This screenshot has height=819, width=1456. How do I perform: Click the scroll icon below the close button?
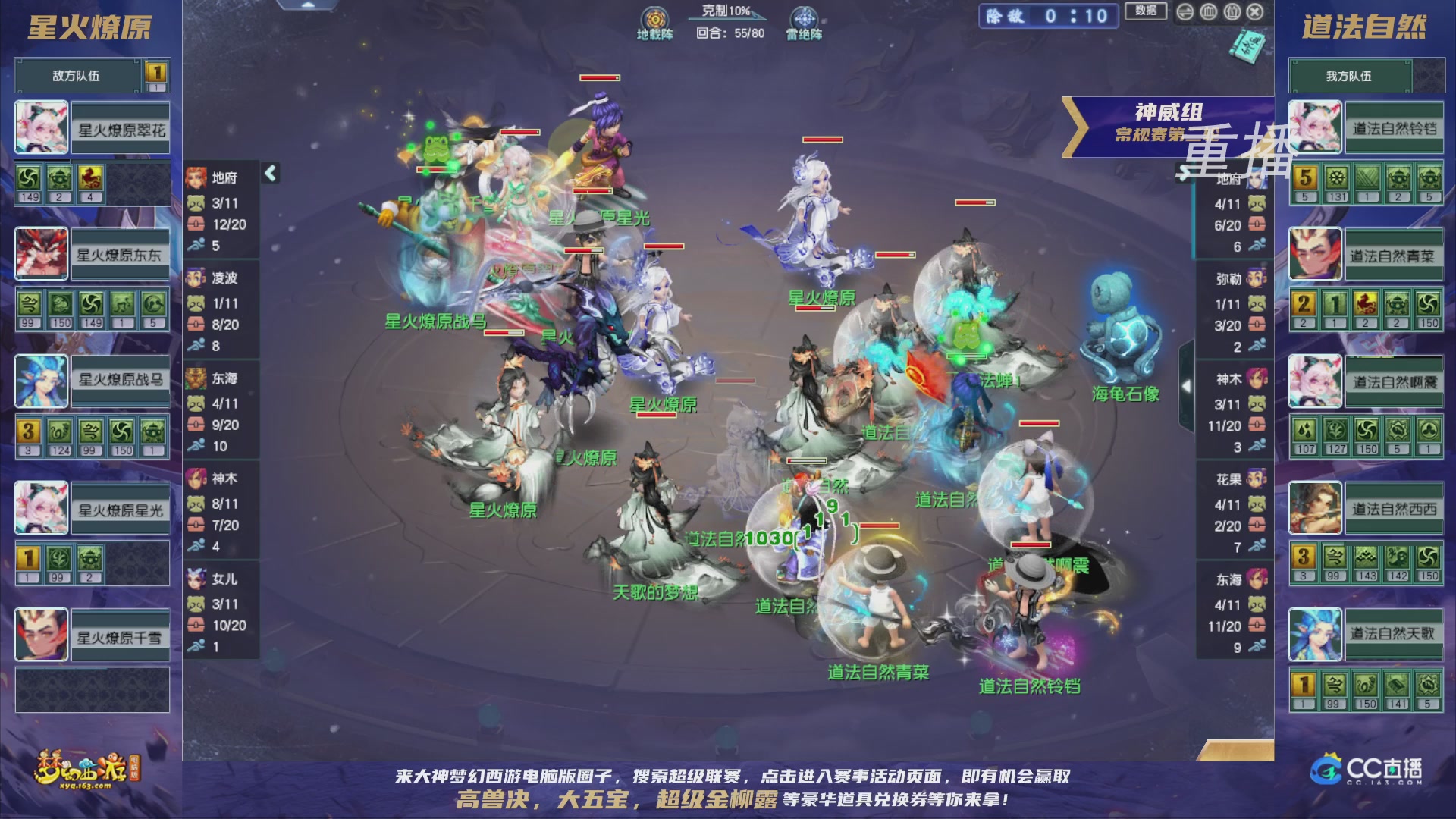(x=1247, y=47)
